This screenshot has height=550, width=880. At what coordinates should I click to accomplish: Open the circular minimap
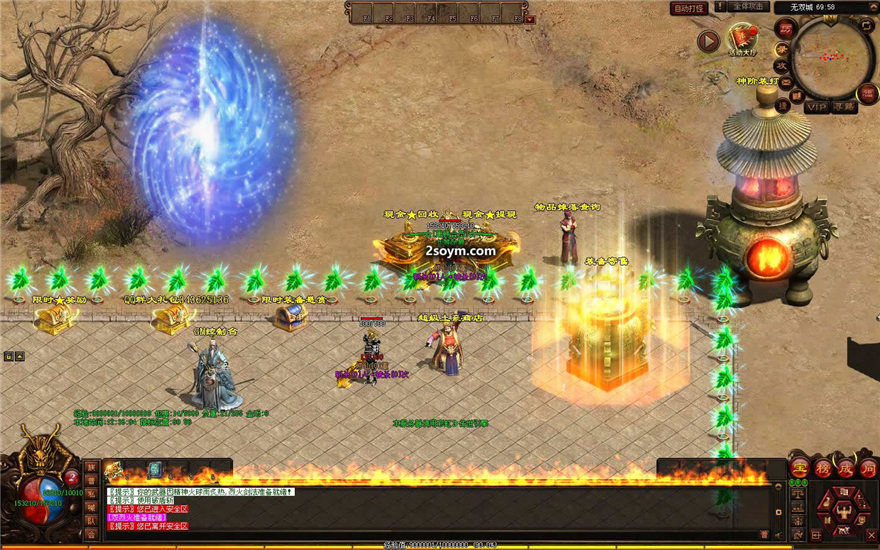[832, 58]
